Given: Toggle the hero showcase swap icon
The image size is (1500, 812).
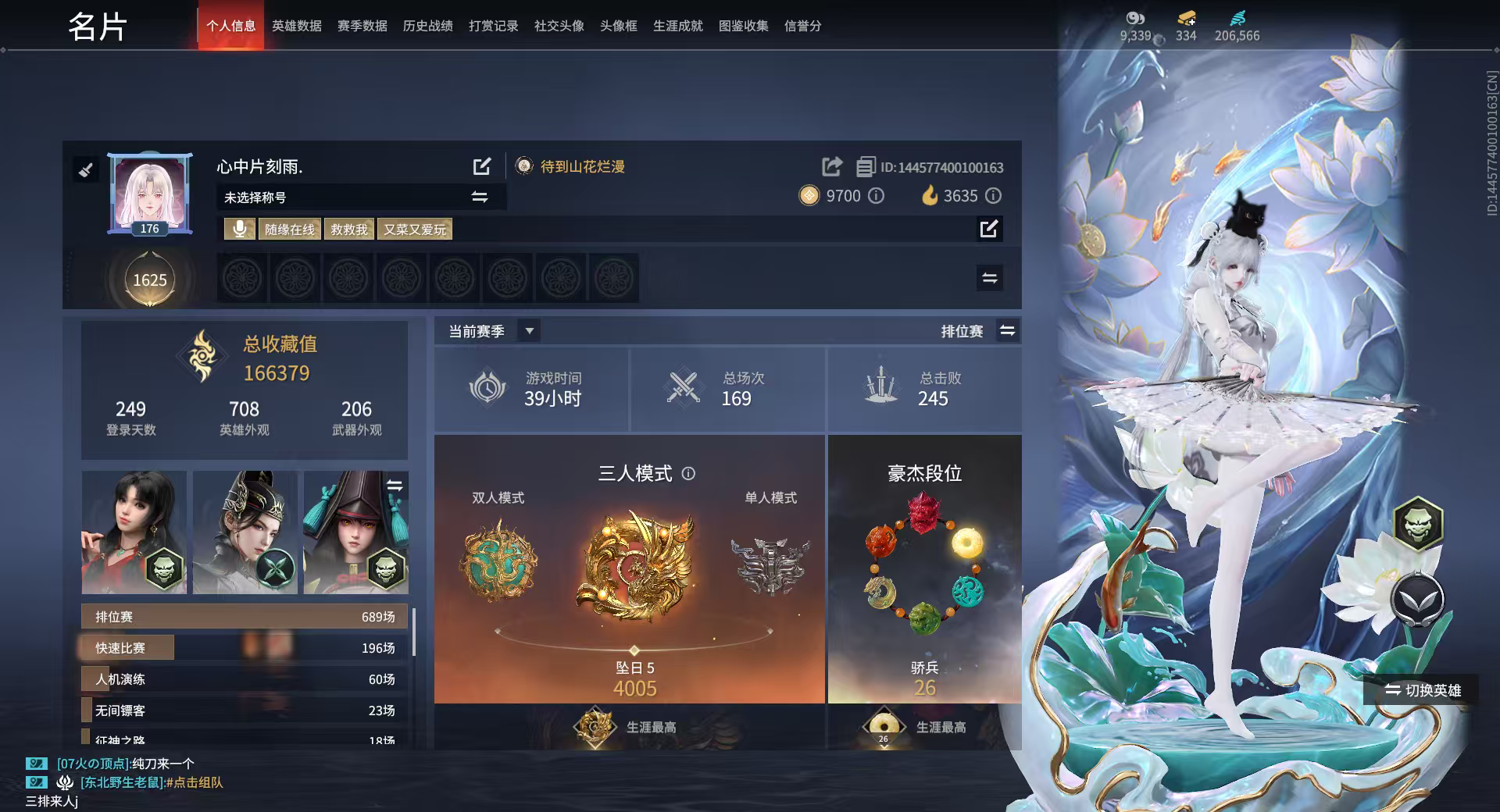Looking at the screenshot, I should pos(395,484).
